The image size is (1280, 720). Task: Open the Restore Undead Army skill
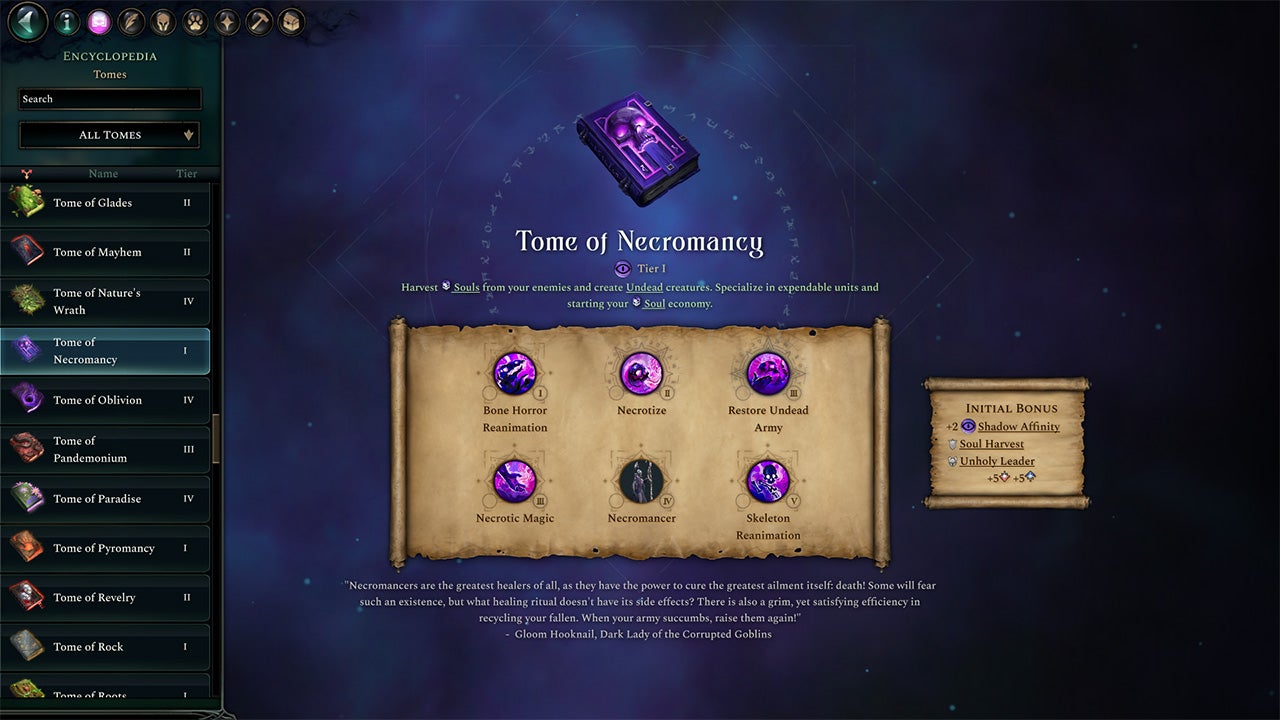coord(767,372)
